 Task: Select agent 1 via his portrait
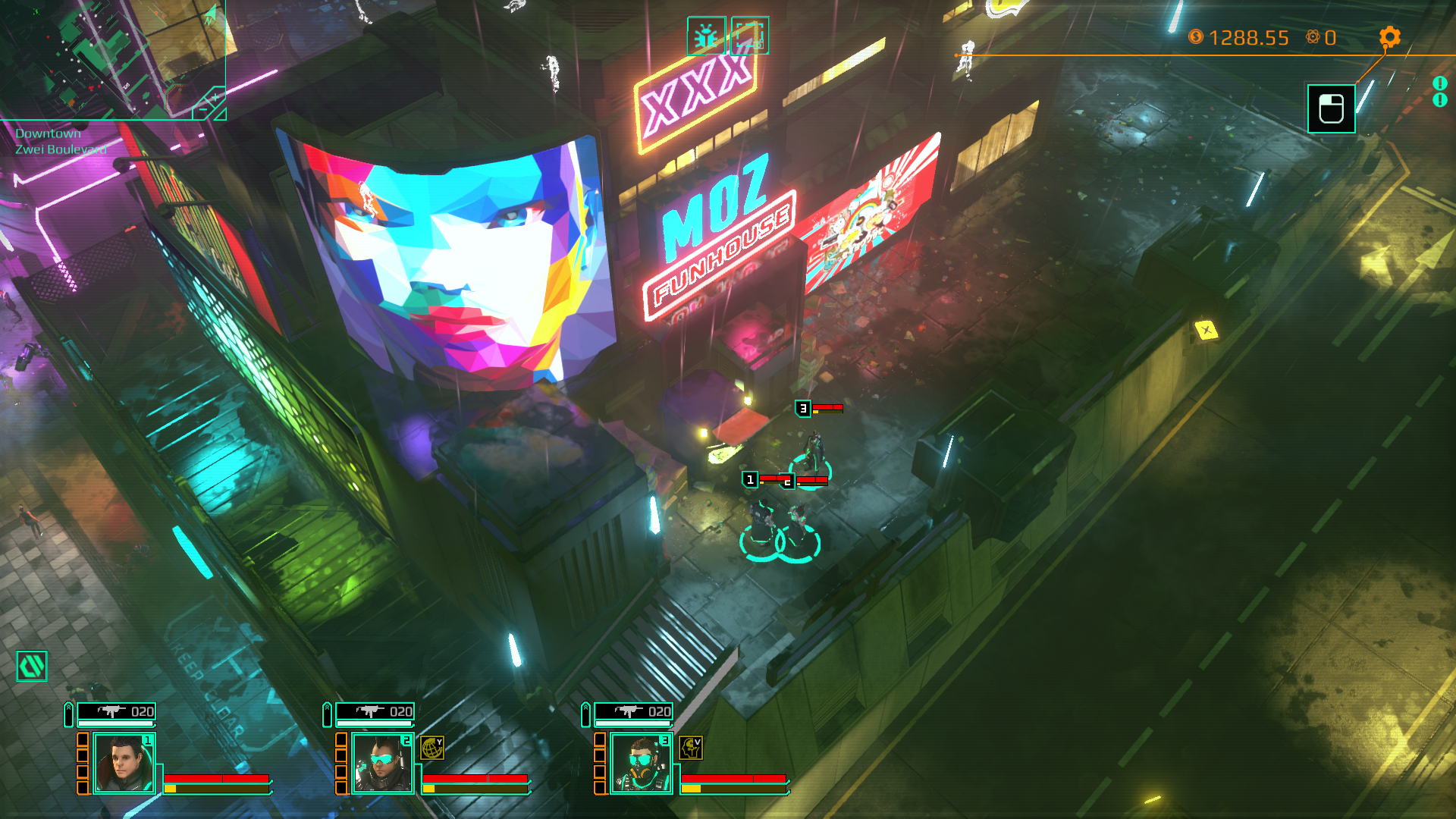click(123, 763)
